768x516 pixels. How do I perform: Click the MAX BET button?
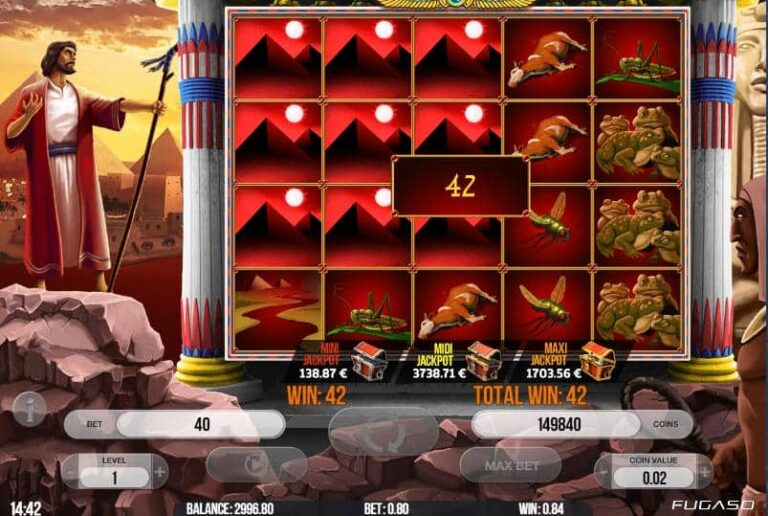[510, 466]
